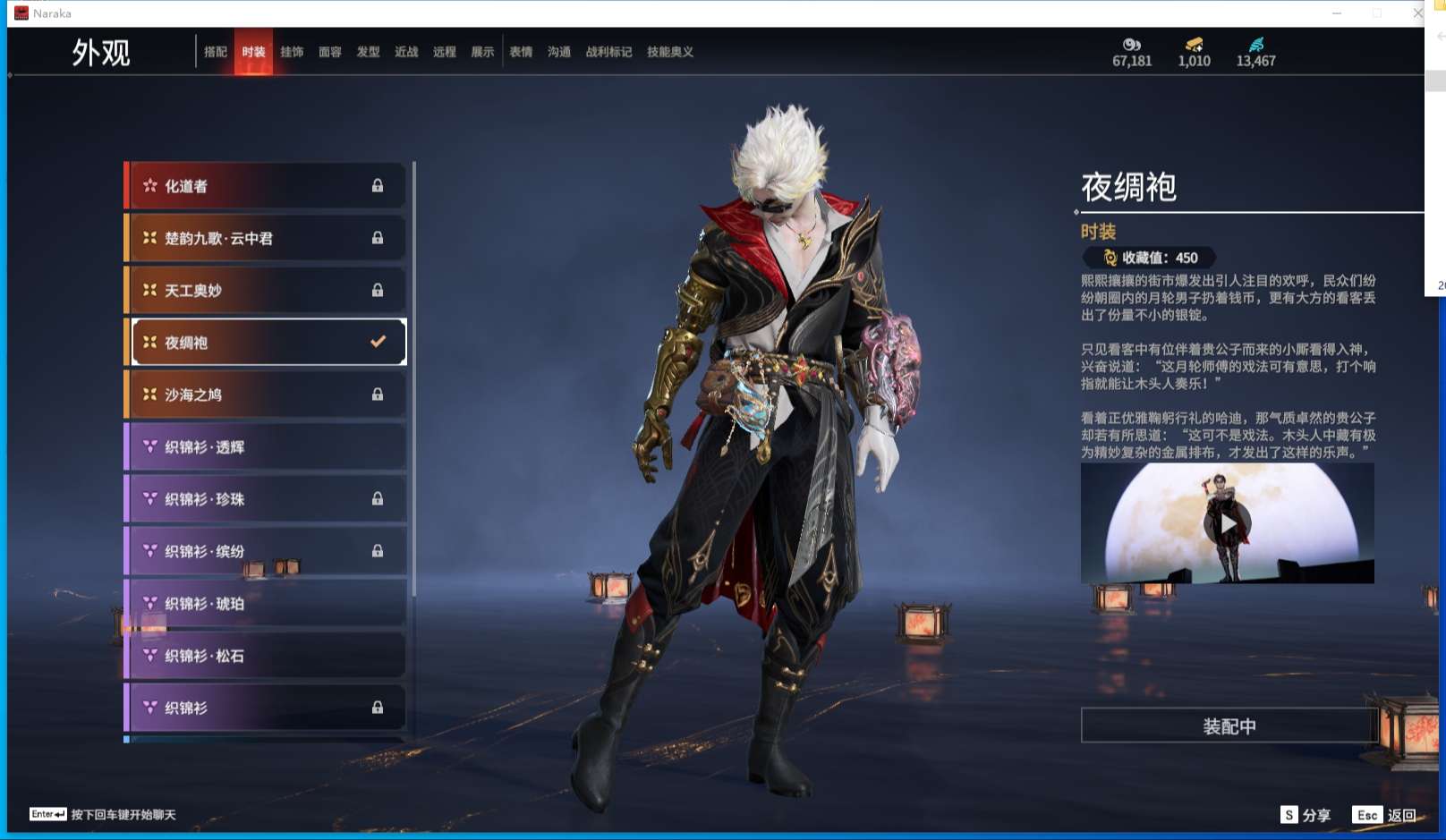Share the outfit with 分享
1446x840 pixels.
click(1306, 815)
